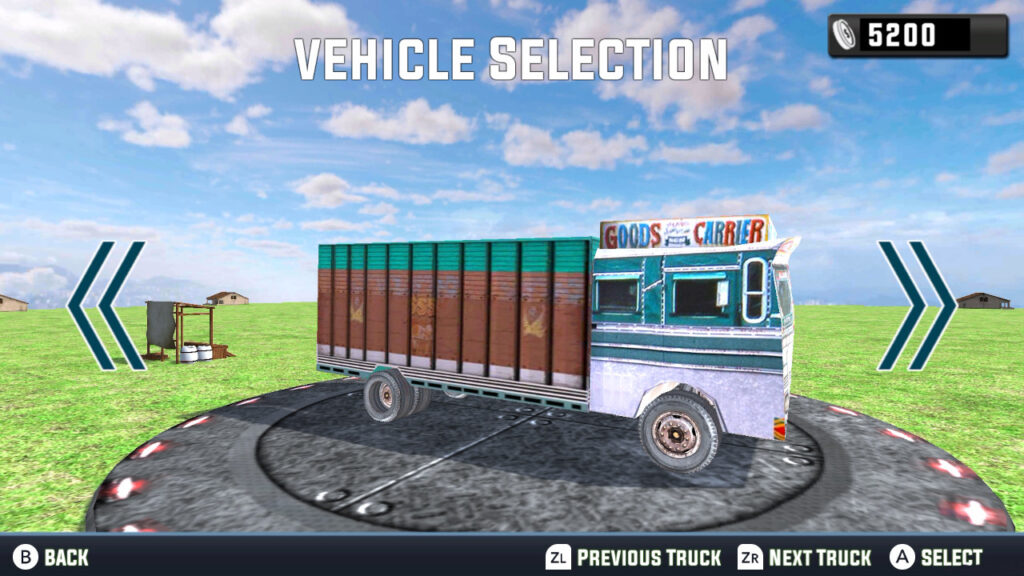
Task: Show the previous truck with left chevron arrow
Action: 106,305
